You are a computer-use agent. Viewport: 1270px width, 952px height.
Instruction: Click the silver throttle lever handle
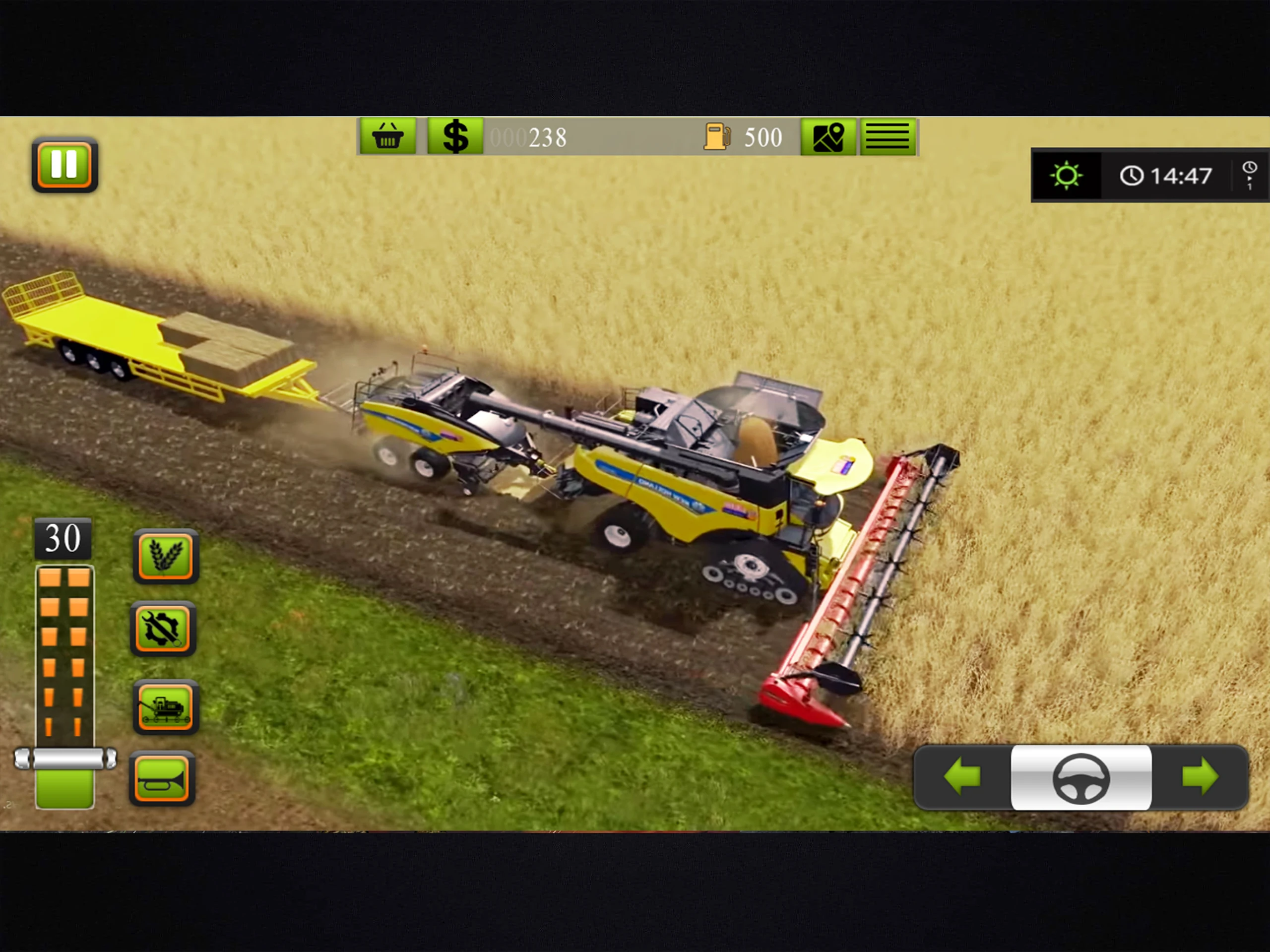pos(65,759)
